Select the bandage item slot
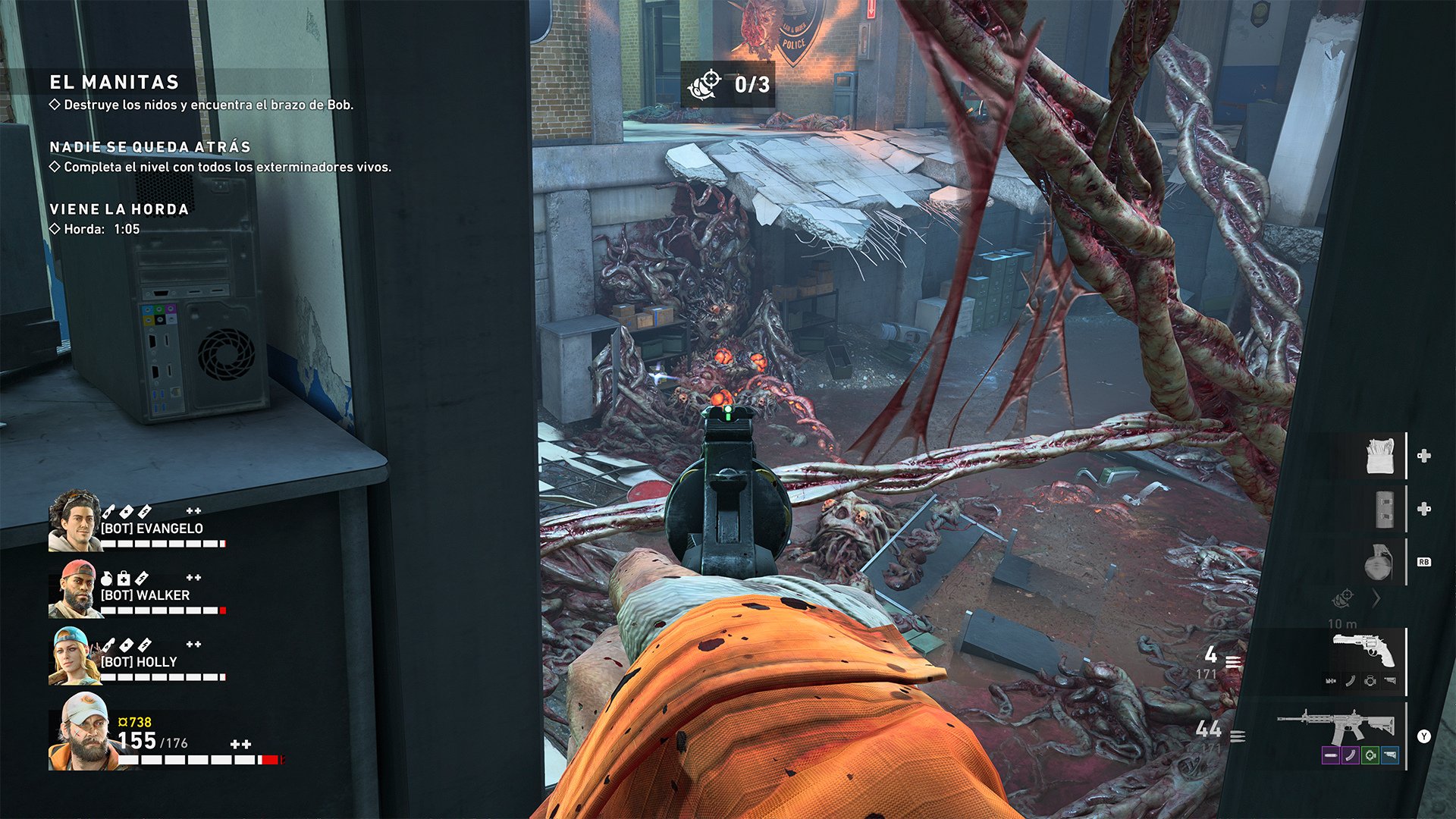1456x819 pixels. click(x=1379, y=456)
